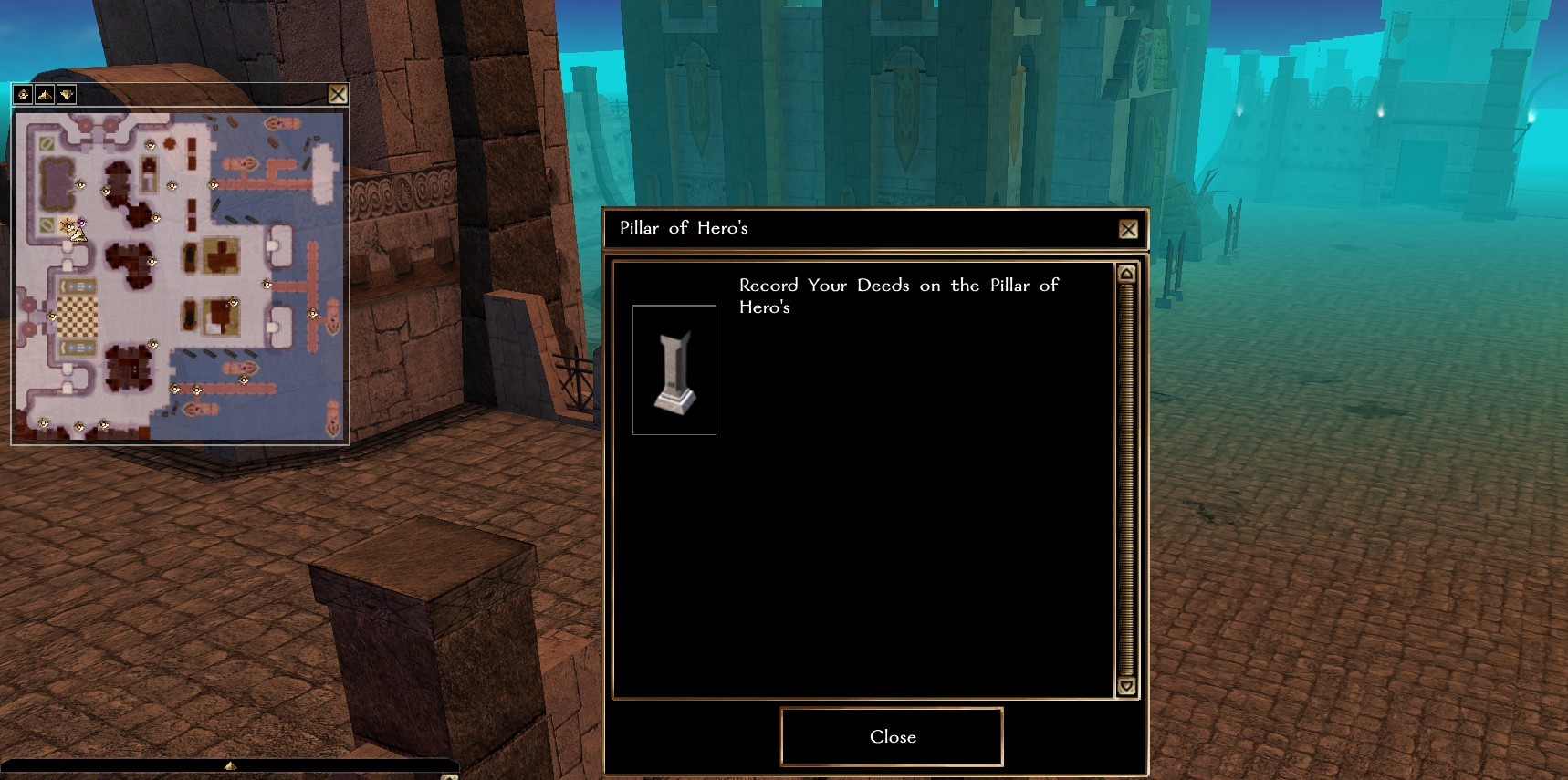
Task: Close the minimap window
Action: (x=338, y=94)
